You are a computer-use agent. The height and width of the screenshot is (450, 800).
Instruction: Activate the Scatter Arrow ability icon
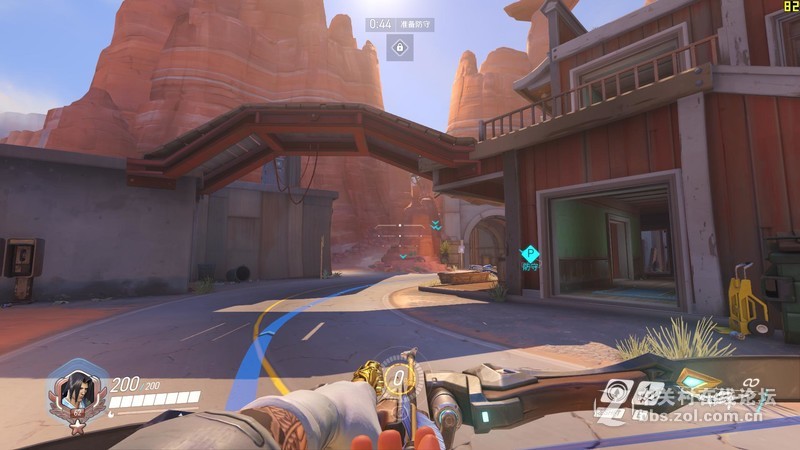(x=649, y=392)
